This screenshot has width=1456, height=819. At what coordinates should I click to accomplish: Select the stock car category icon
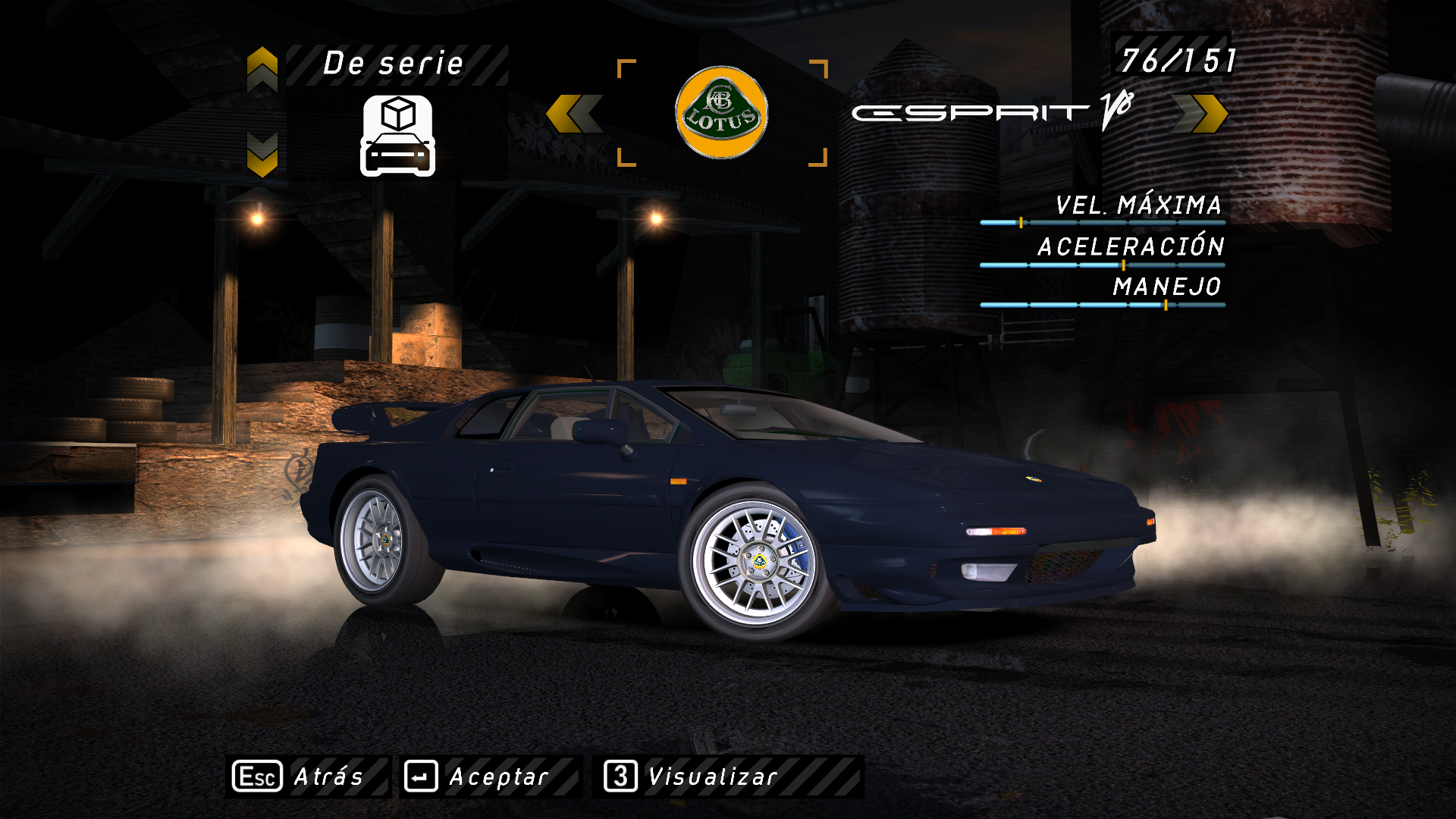coord(397,136)
